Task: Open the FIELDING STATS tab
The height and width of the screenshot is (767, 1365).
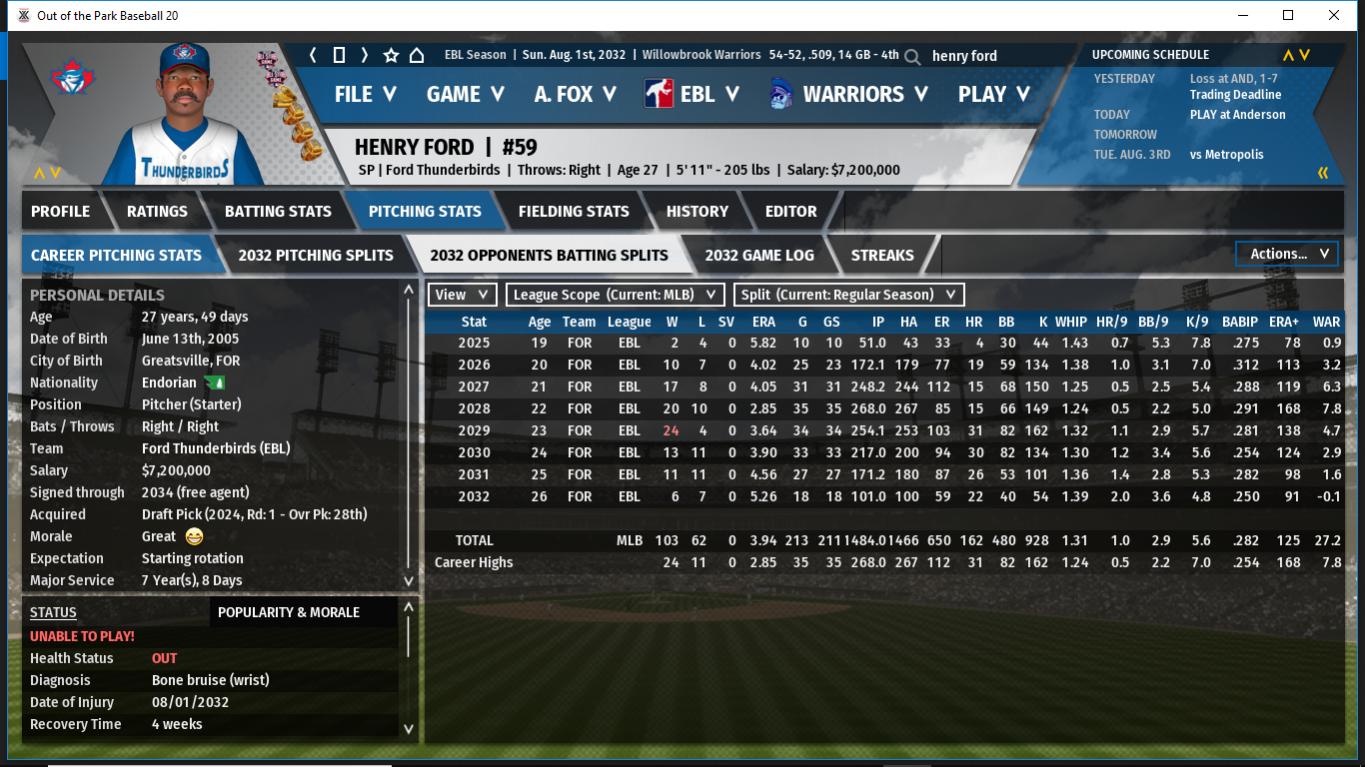Action: (x=573, y=211)
